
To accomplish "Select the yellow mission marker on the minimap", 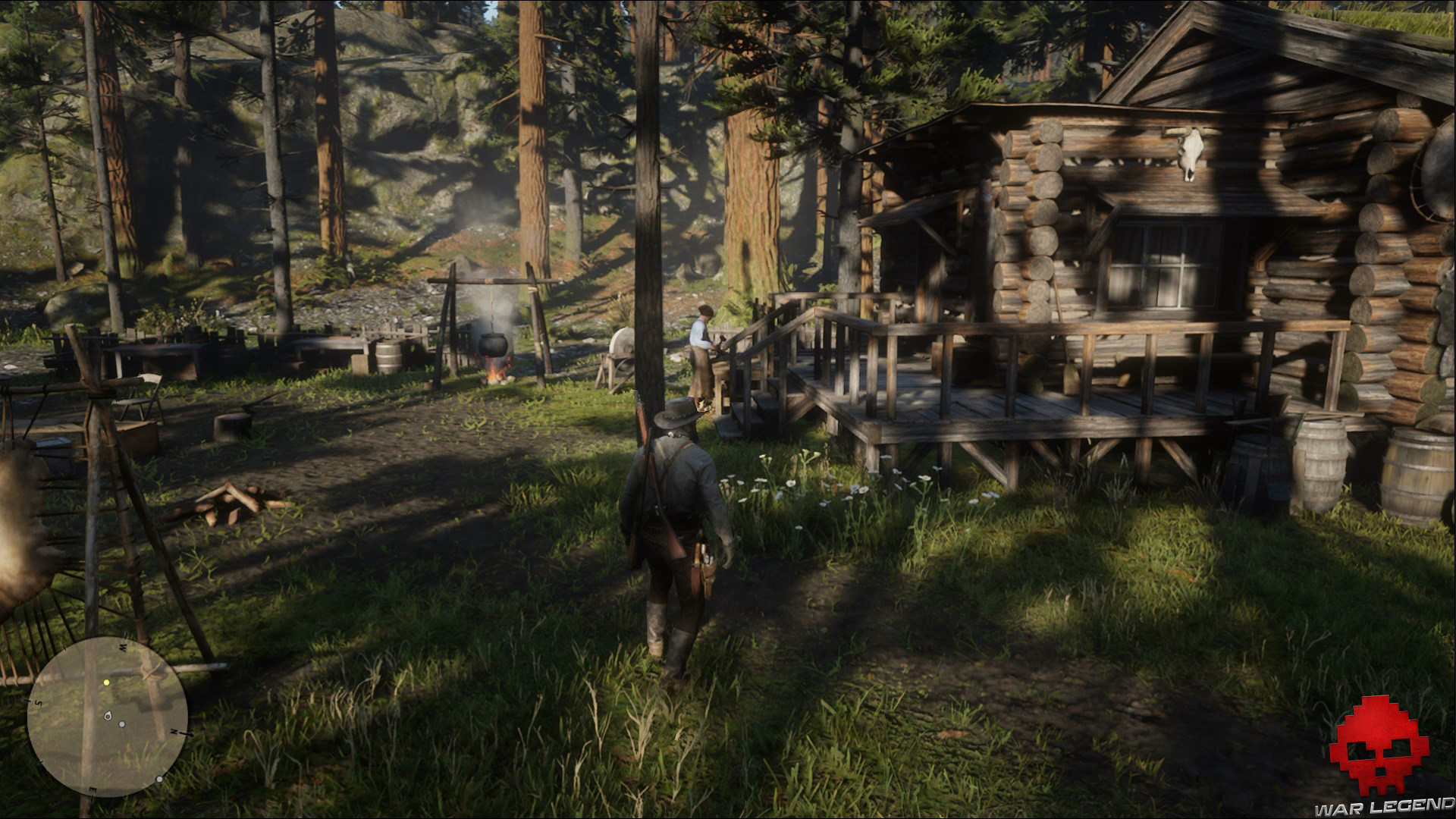I will [106, 682].
